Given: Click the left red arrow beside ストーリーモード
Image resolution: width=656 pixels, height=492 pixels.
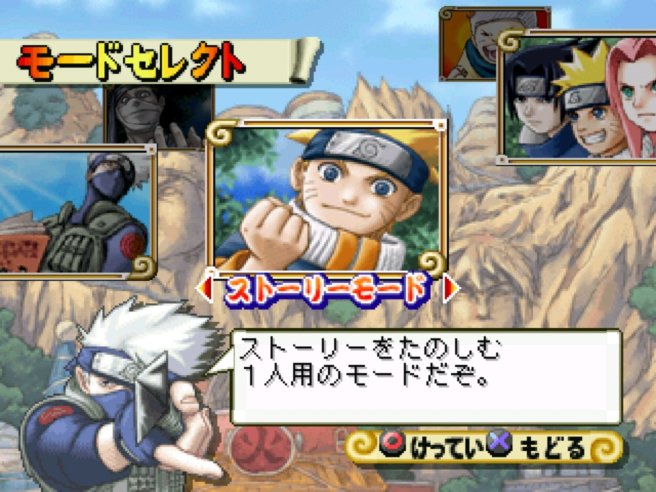Looking at the screenshot, I should point(207,290).
